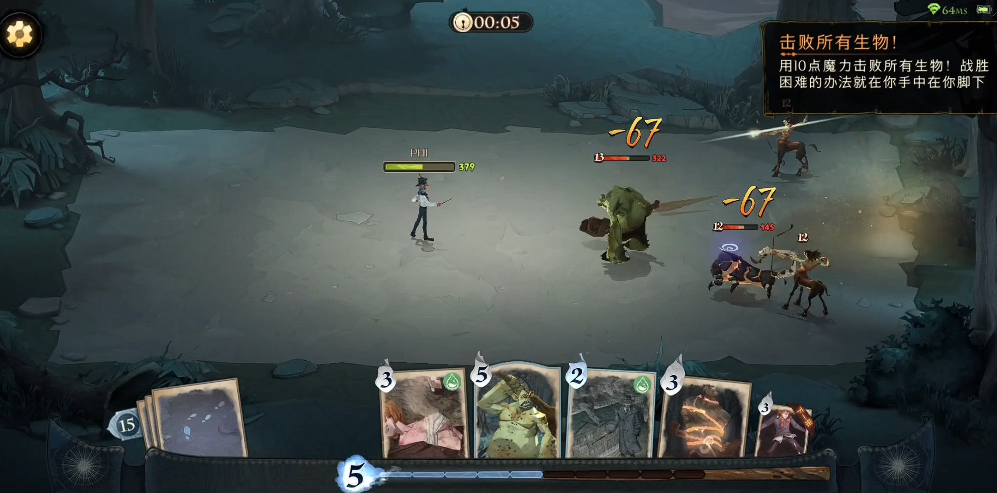Screen dimensions: 997x493
Task: Pick the small 3-cost red-haired character card
Action: coord(783,426)
